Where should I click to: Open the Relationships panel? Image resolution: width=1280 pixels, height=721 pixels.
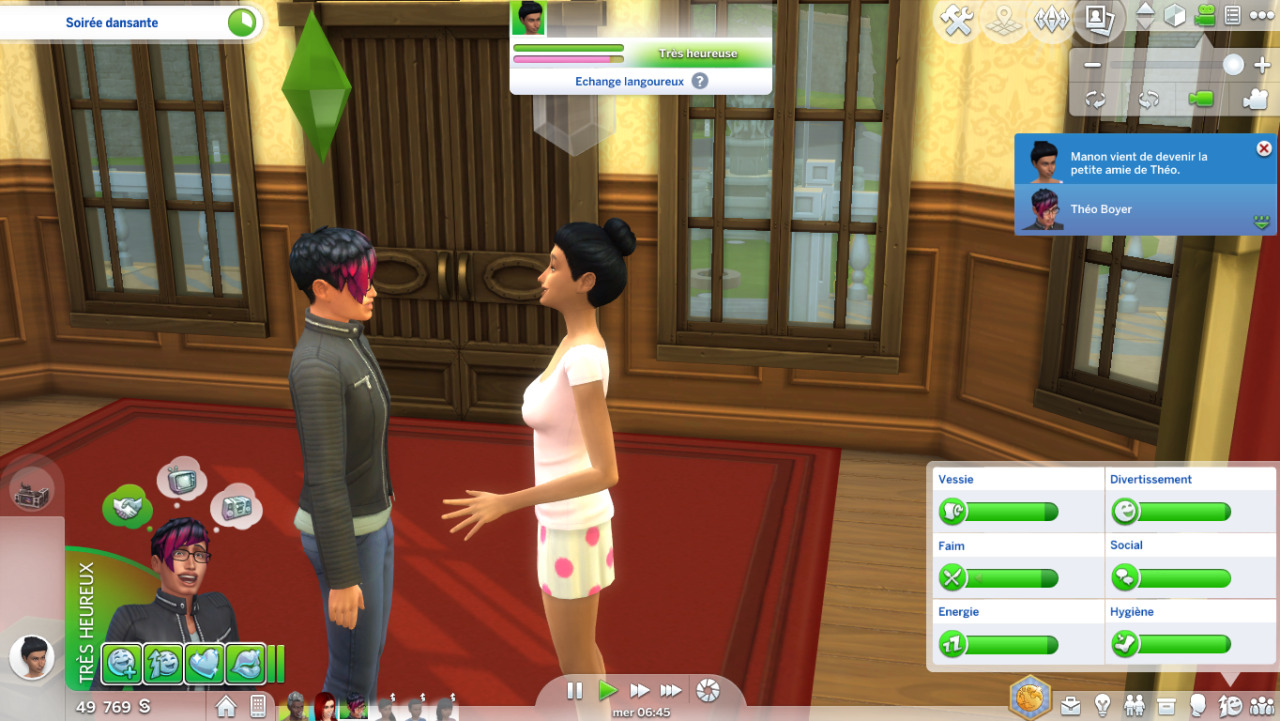pos(1134,705)
